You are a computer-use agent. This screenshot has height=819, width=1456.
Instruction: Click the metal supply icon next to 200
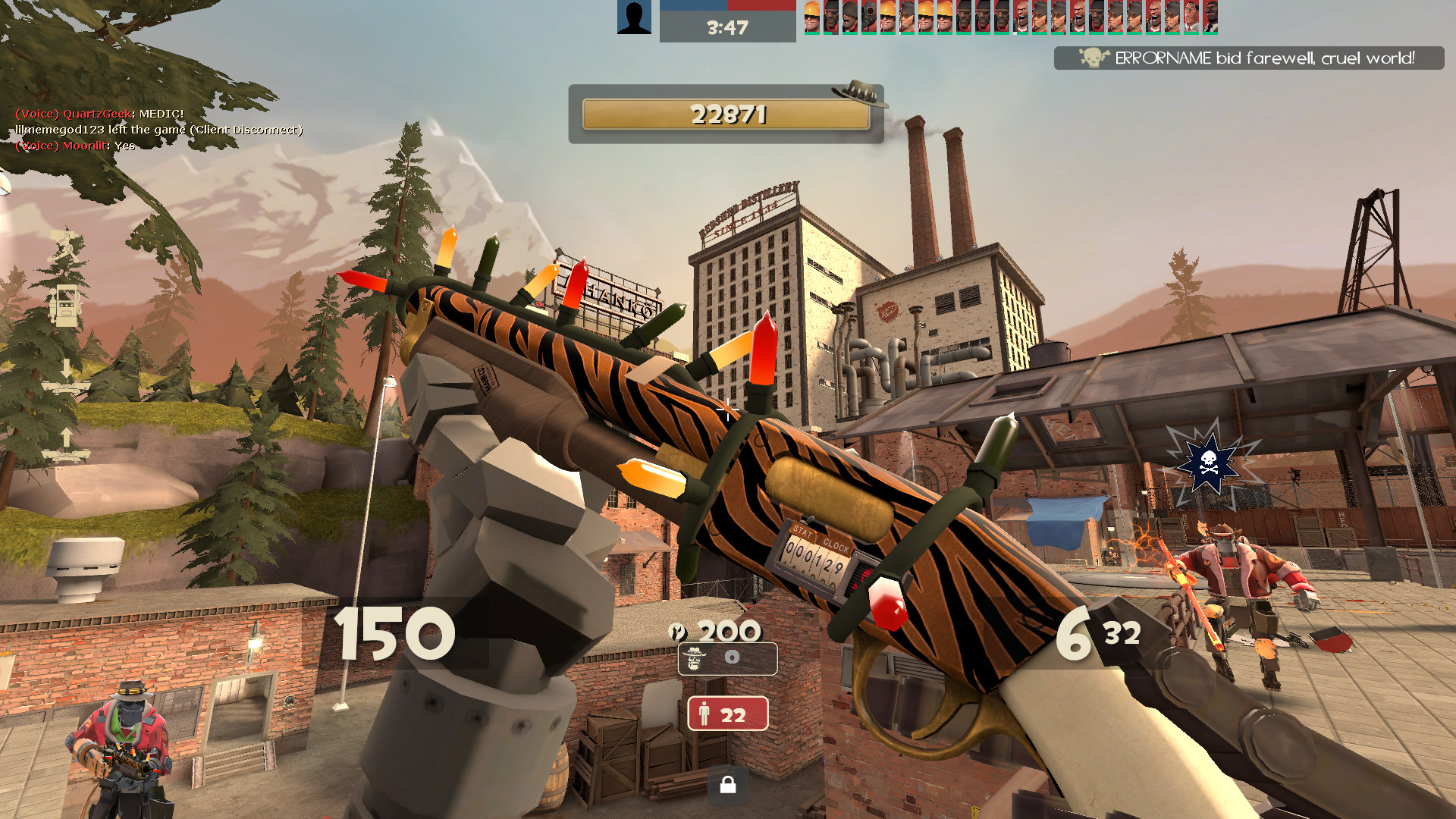click(679, 632)
